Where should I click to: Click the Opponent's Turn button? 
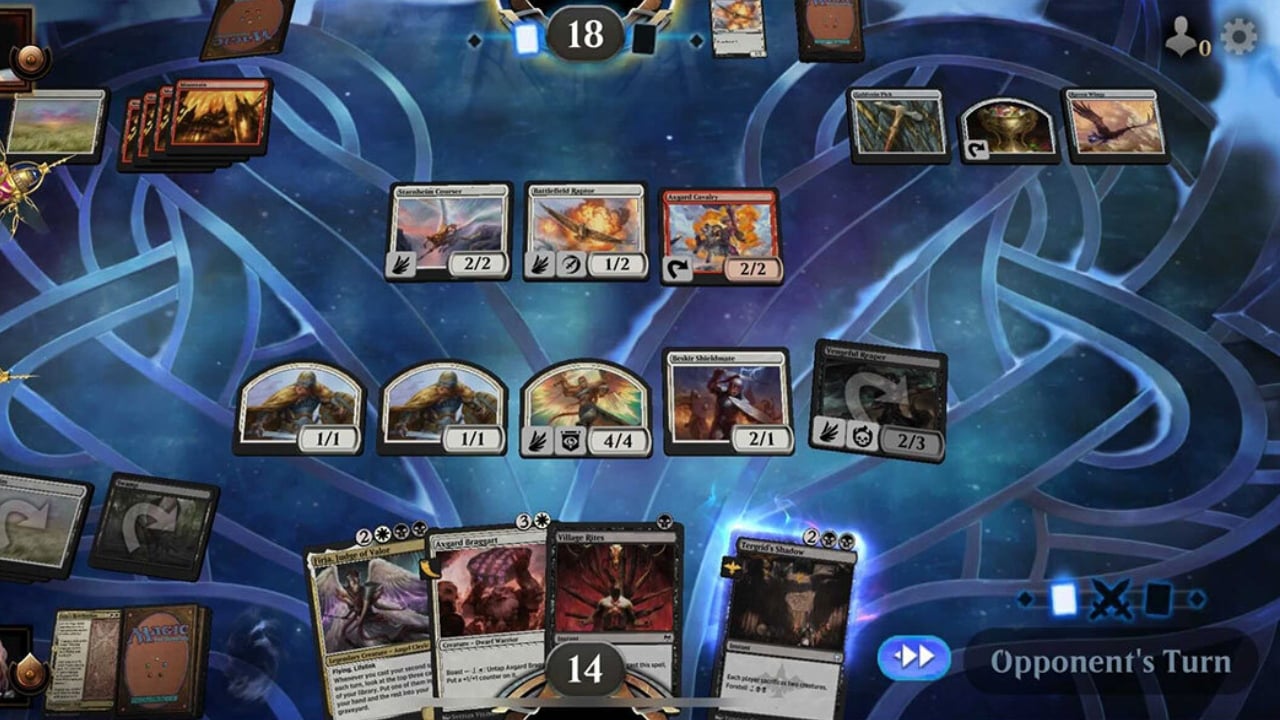1110,660
